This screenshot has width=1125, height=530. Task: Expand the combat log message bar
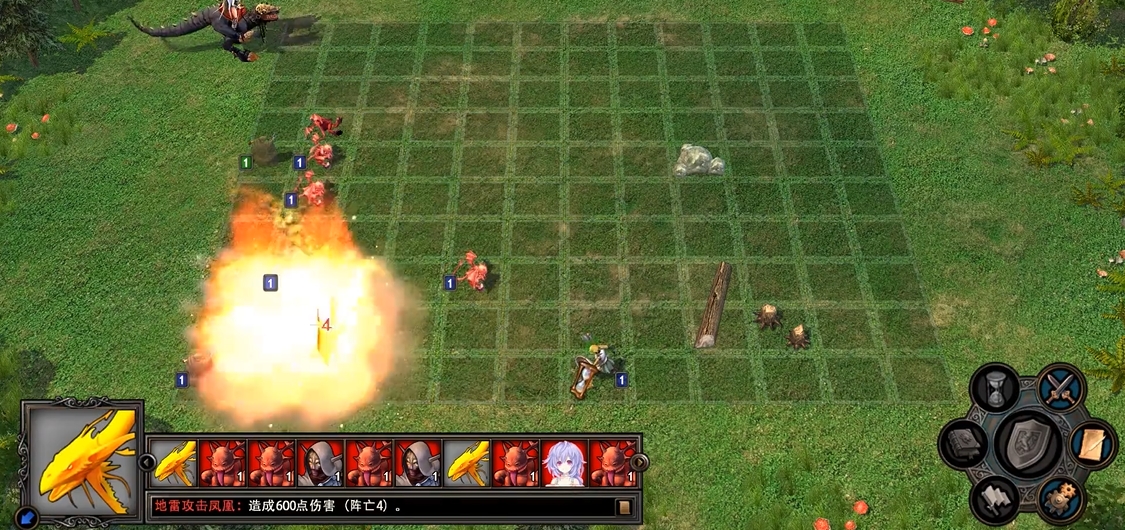pyautogui.click(x=623, y=506)
